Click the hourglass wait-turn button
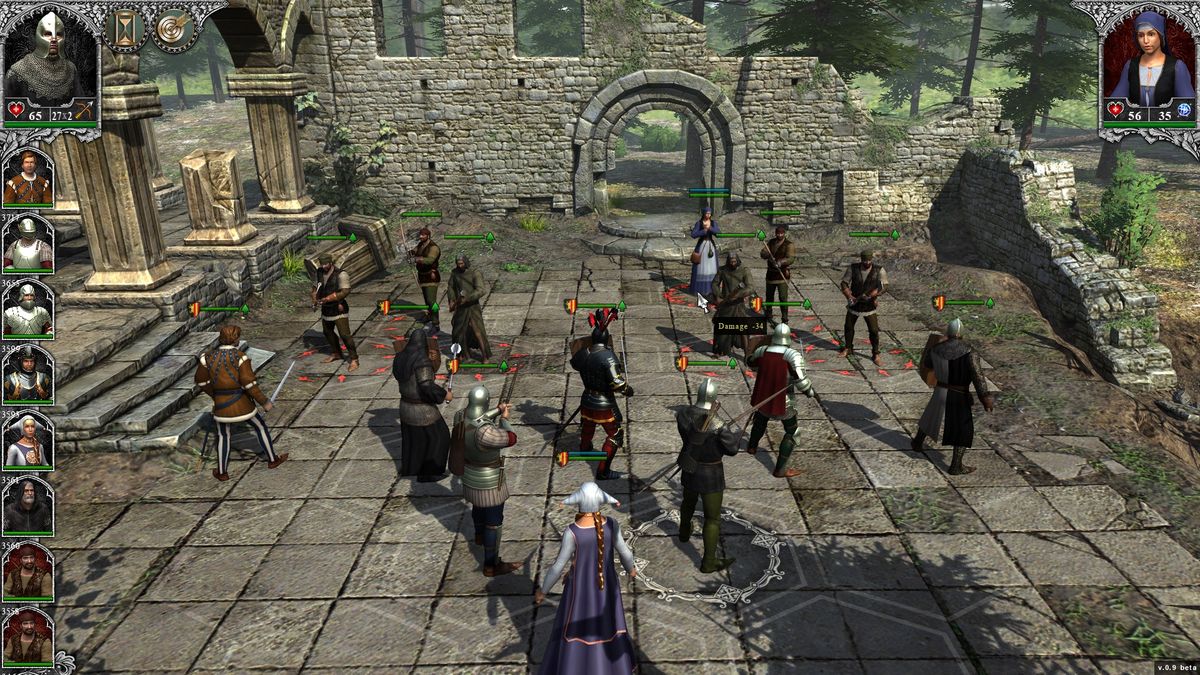The height and width of the screenshot is (675, 1200). (125, 28)
